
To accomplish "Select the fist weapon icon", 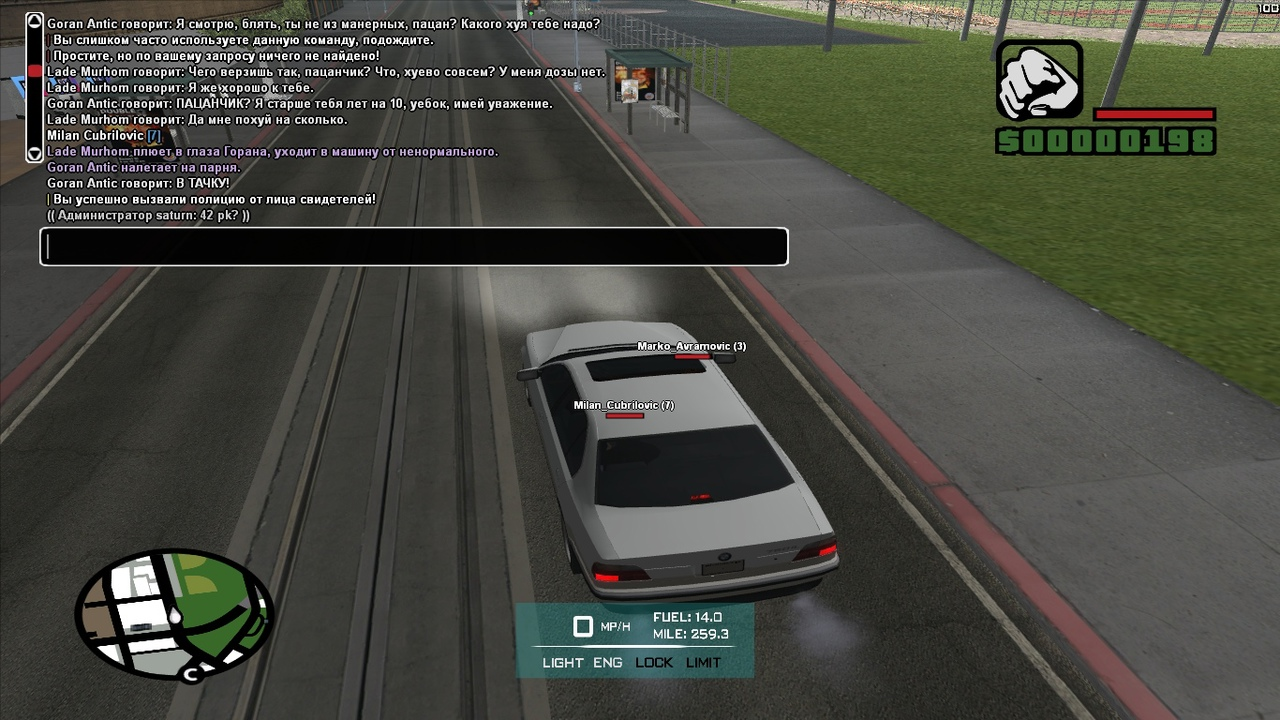I will coord(1039,80).
